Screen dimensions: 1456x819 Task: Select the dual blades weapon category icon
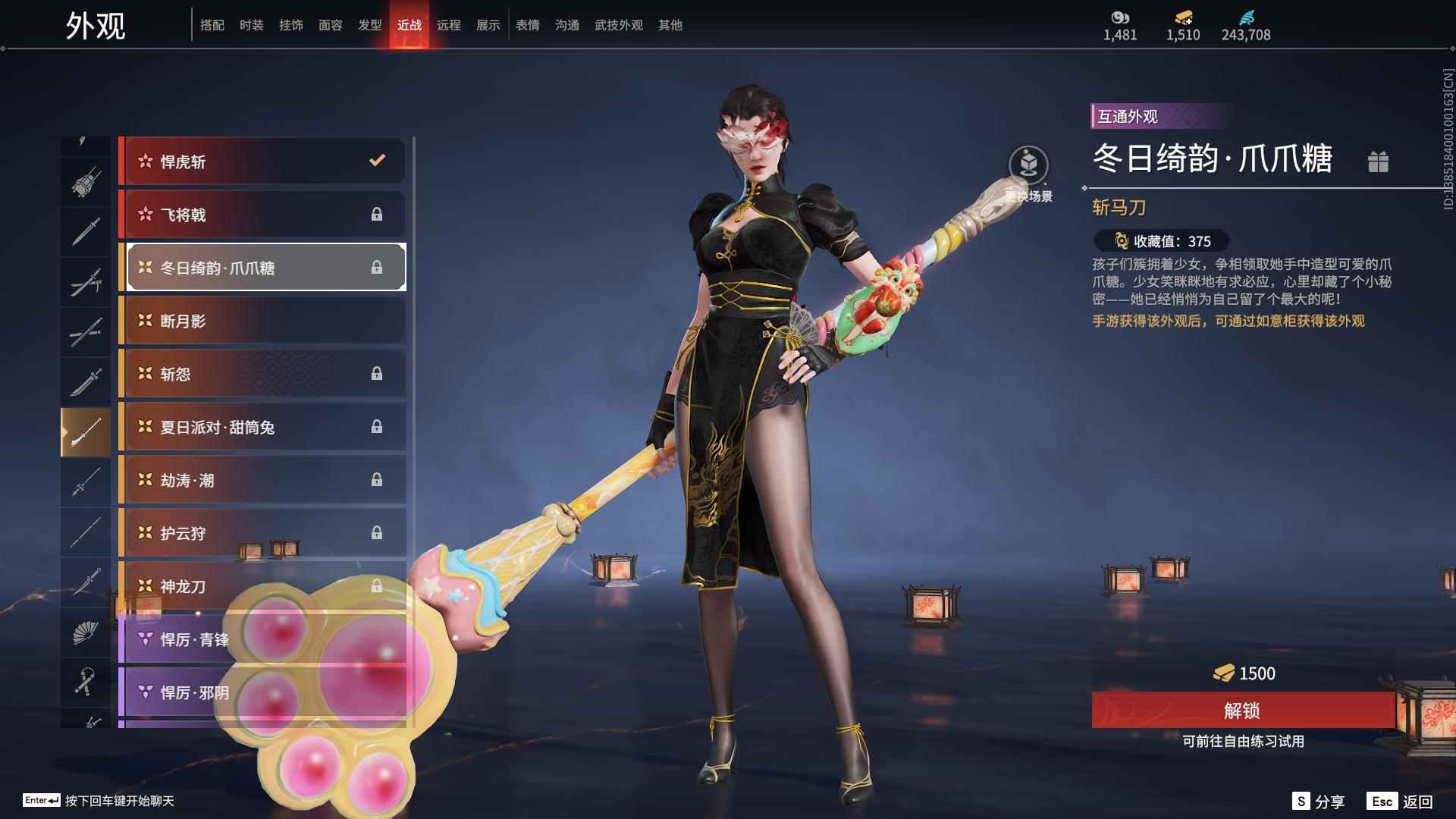(x=85, y=281)
